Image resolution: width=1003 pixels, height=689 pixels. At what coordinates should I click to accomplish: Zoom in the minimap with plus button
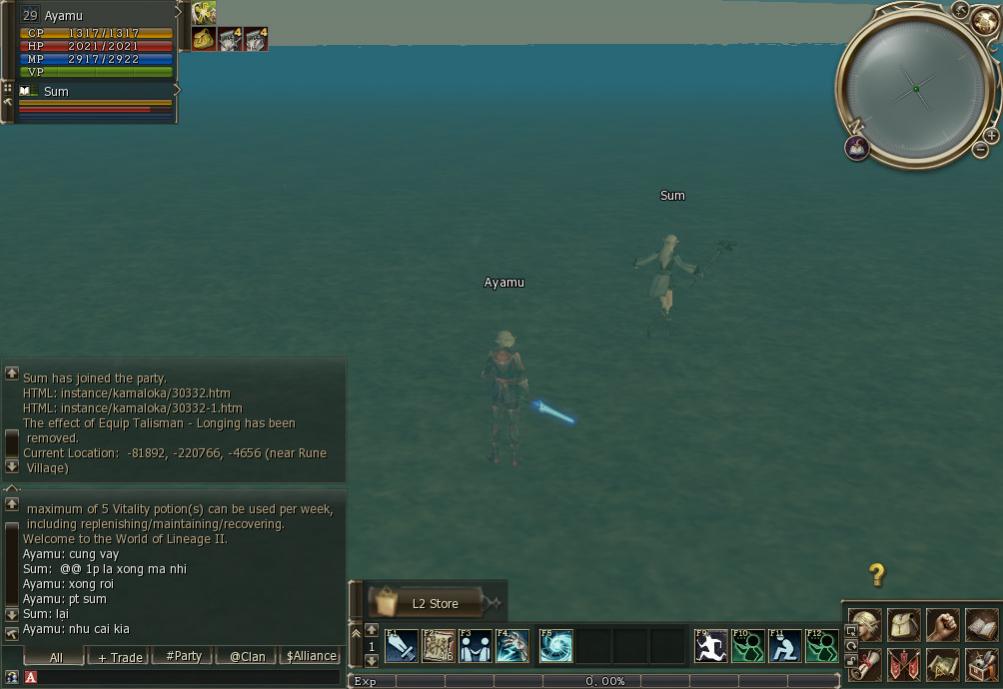coord(991,136)
